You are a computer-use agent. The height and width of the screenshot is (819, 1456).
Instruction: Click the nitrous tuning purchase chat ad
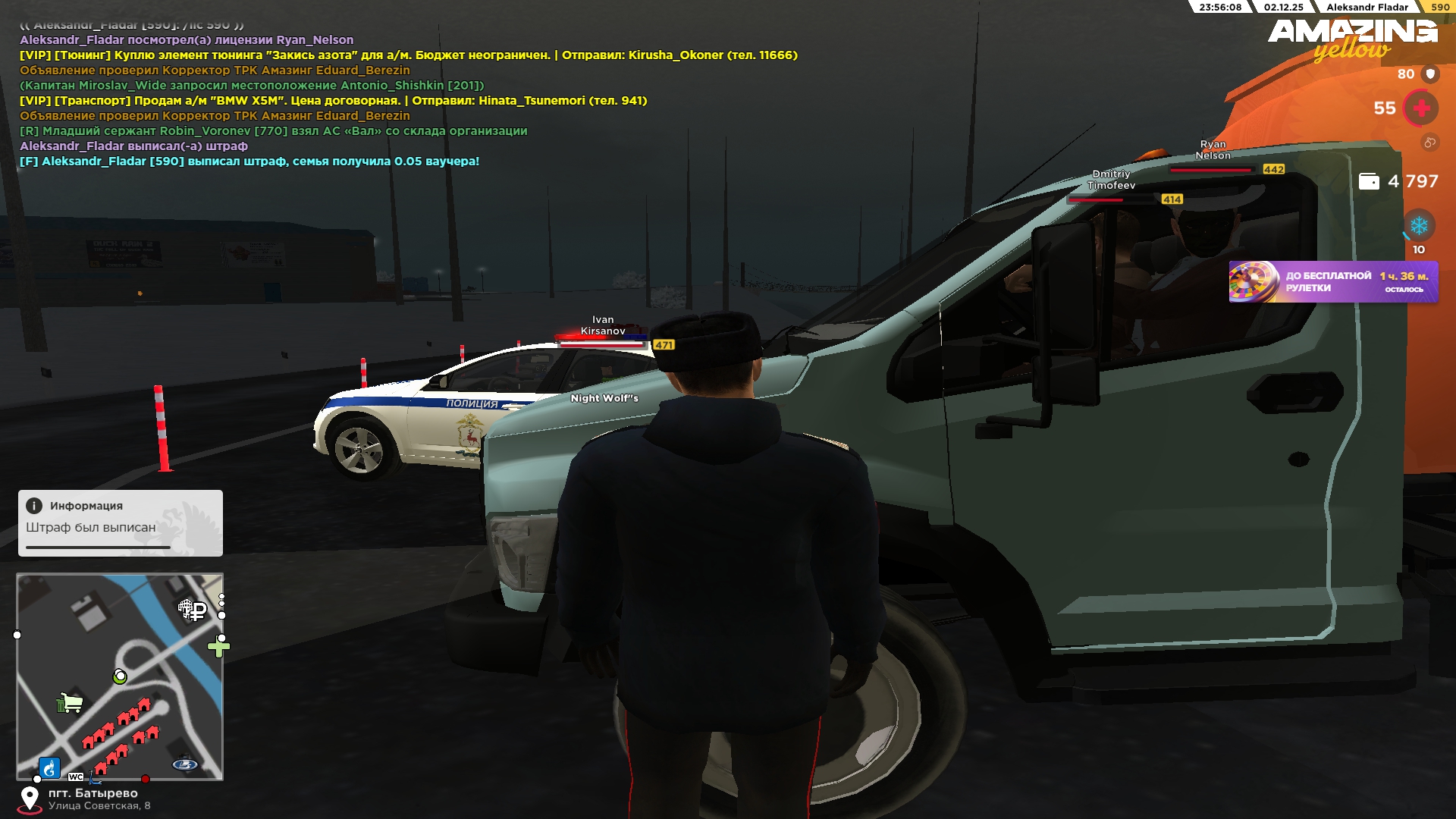pos(408,55)
